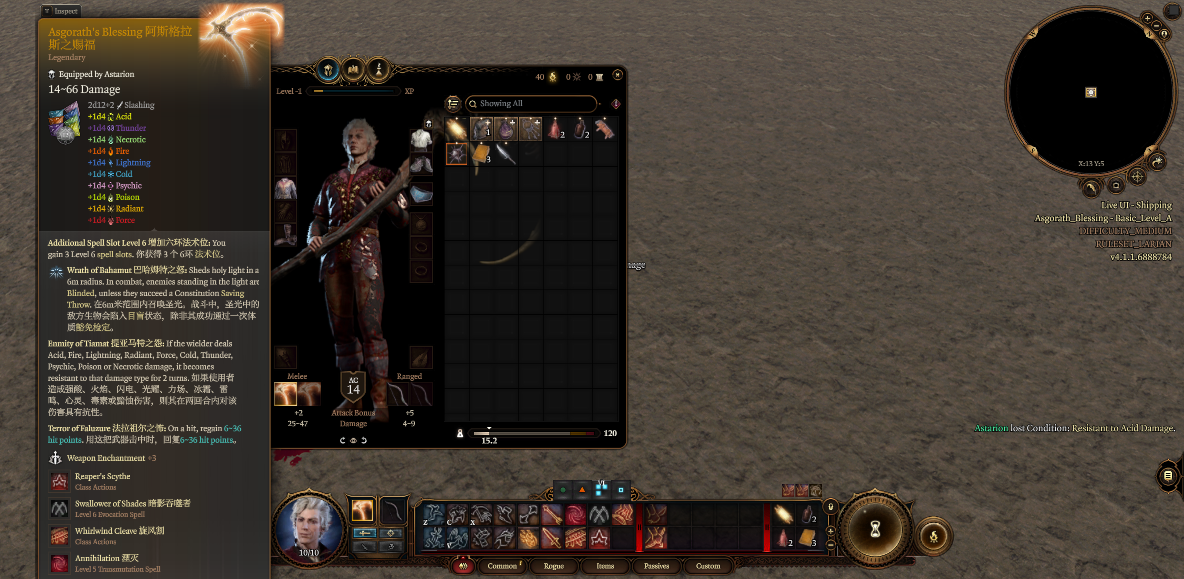Click the minimap display
The height and width of the screenshot is (579, 1184).
coord(1090,92)
